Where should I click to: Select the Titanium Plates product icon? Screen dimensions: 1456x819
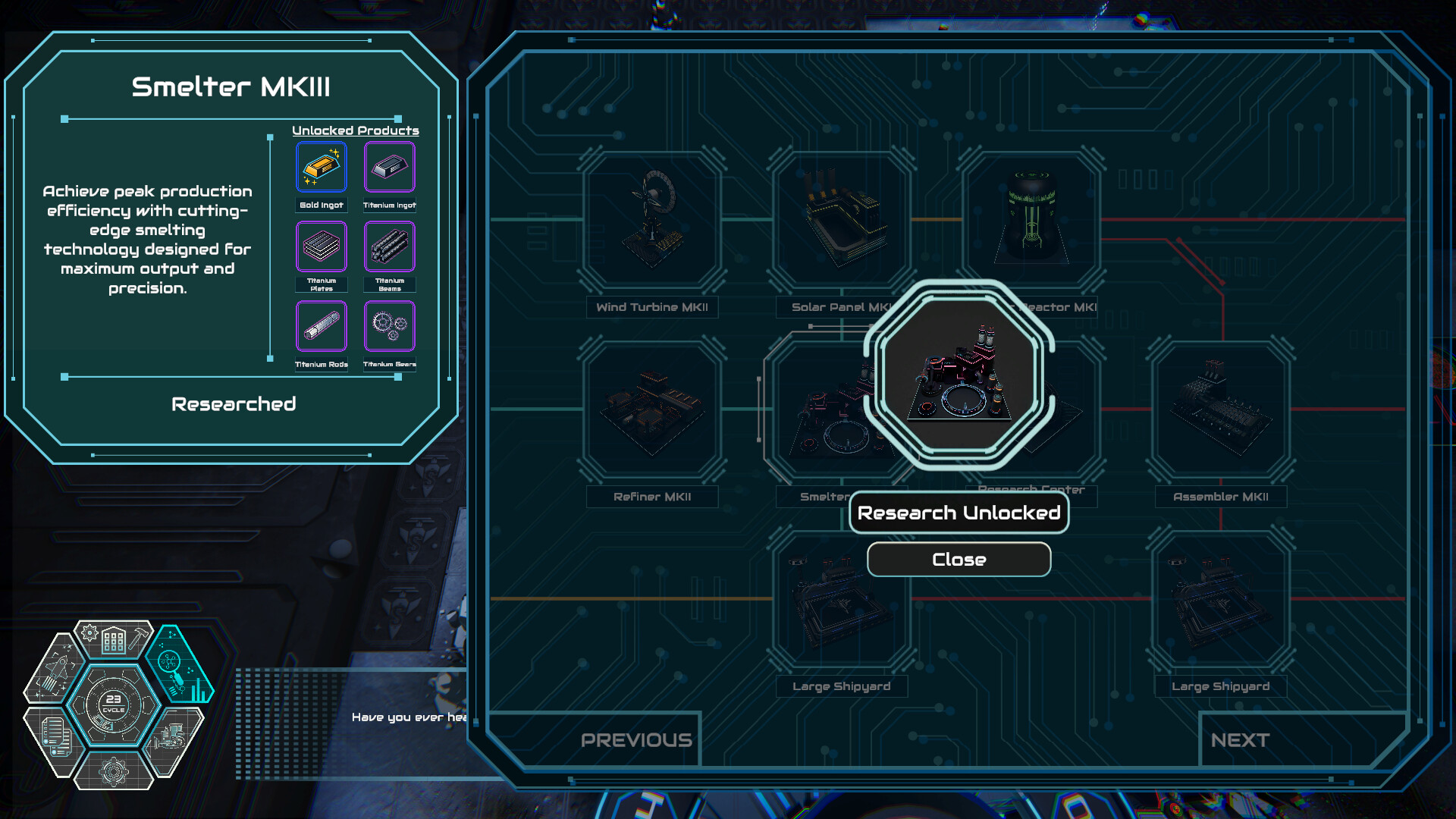click(322, 247)
